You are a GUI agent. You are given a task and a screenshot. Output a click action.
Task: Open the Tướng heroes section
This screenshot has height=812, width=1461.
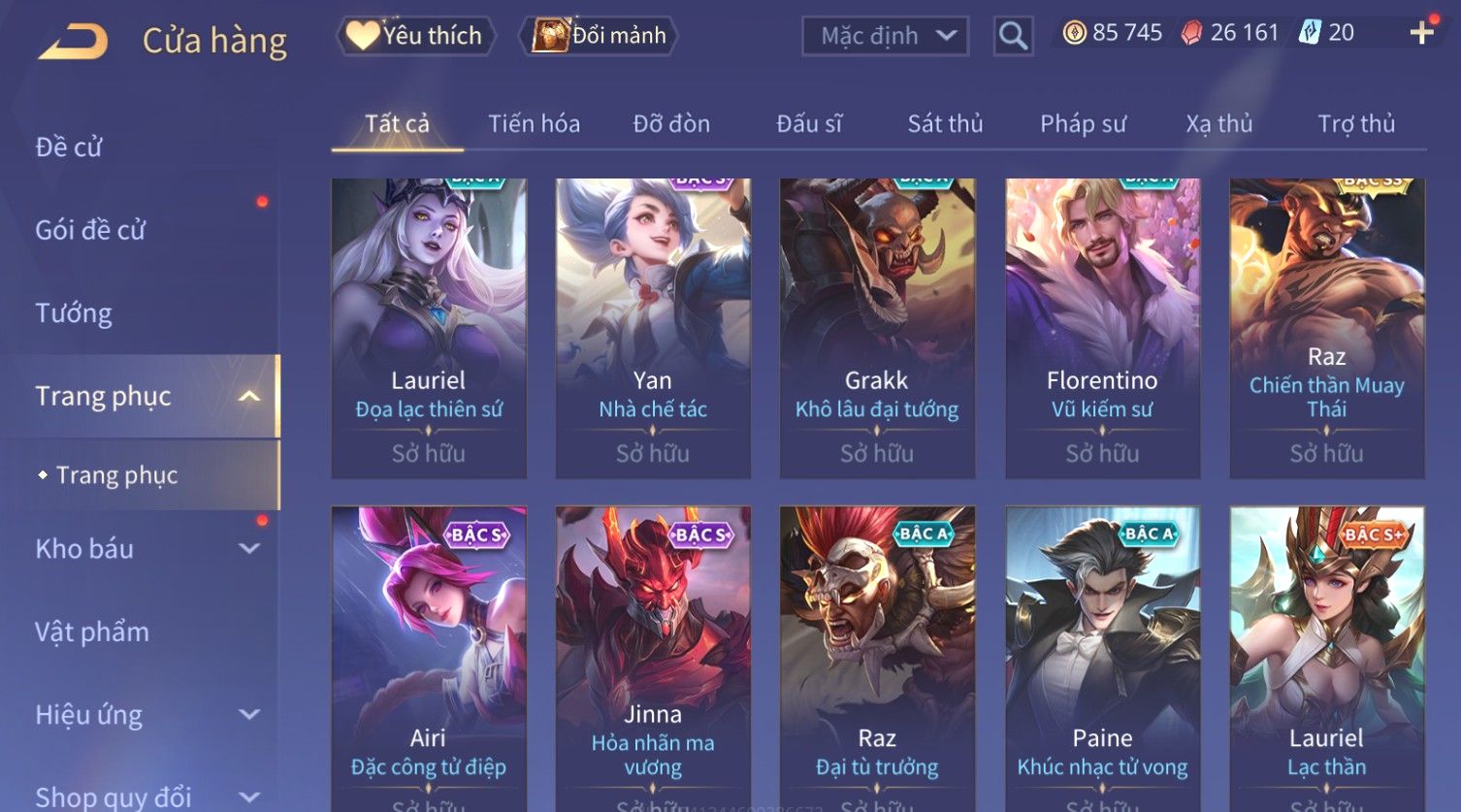tap(74, 313)
